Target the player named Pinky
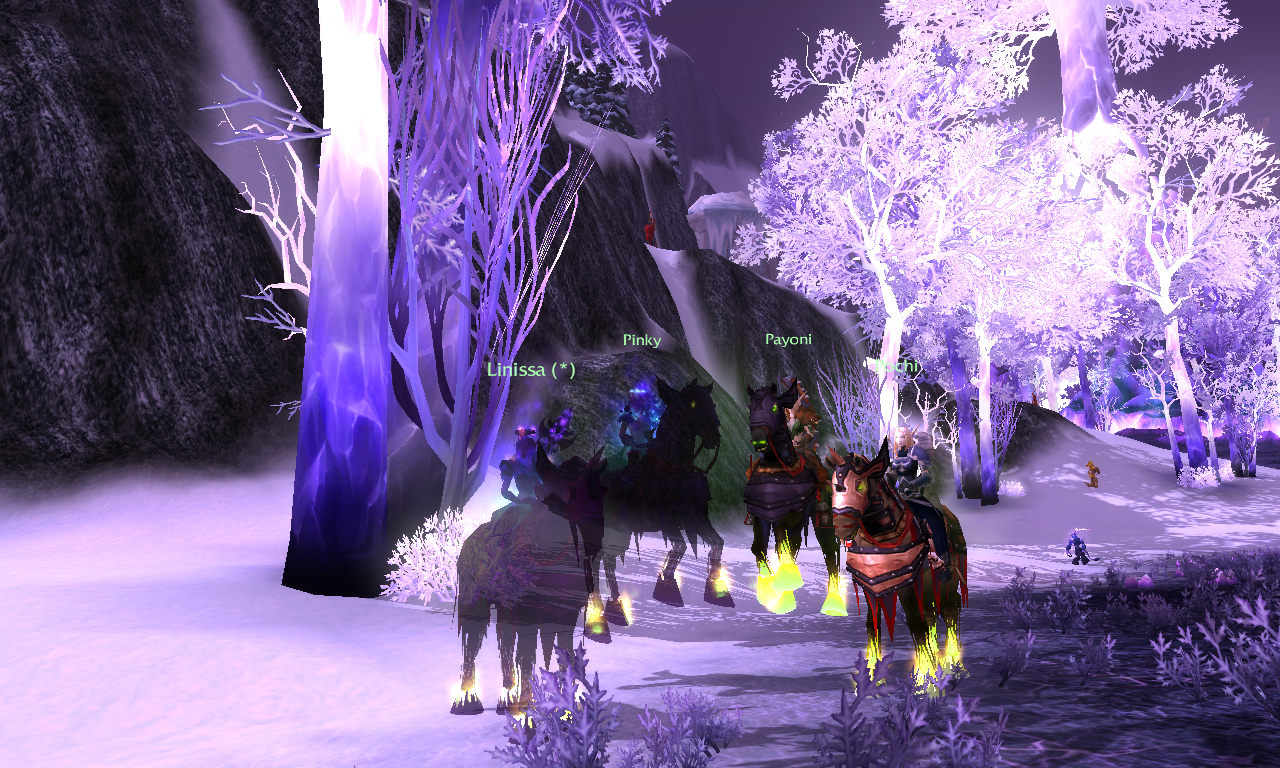Screen dimensions: 1280x768 point(641,340)
